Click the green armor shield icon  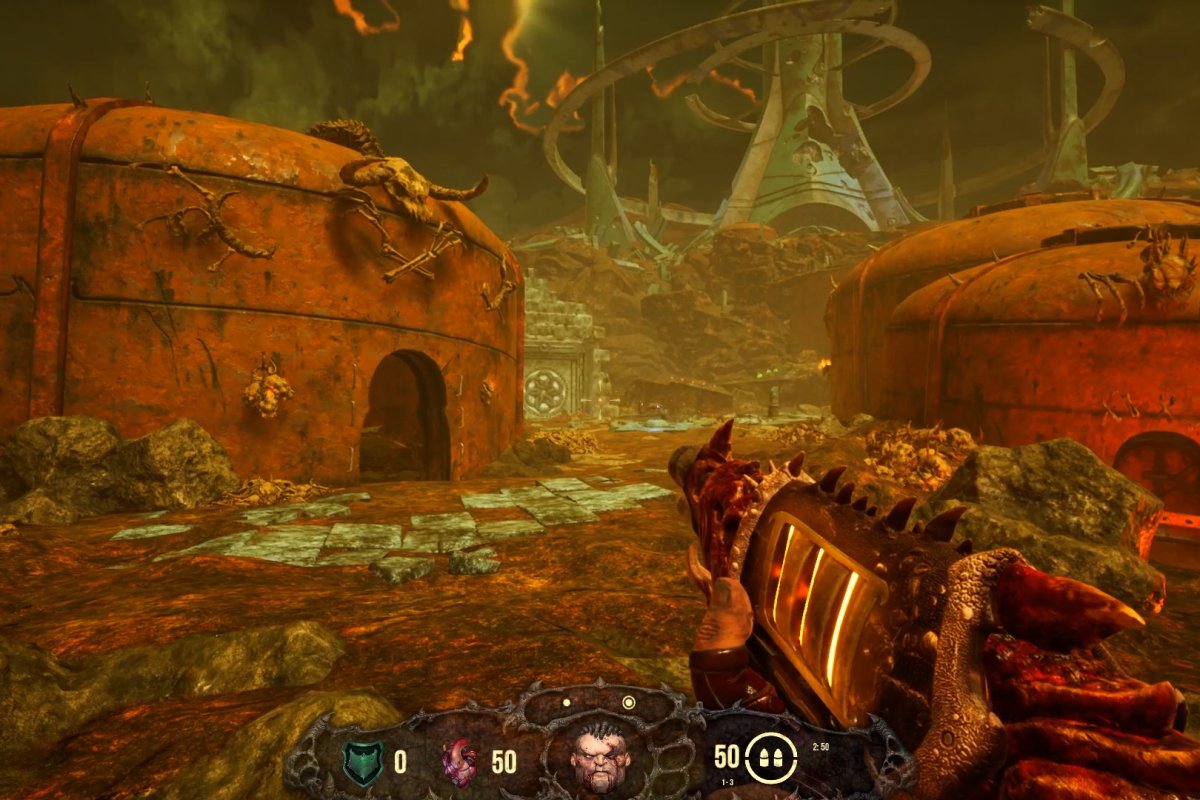[361, 762]
